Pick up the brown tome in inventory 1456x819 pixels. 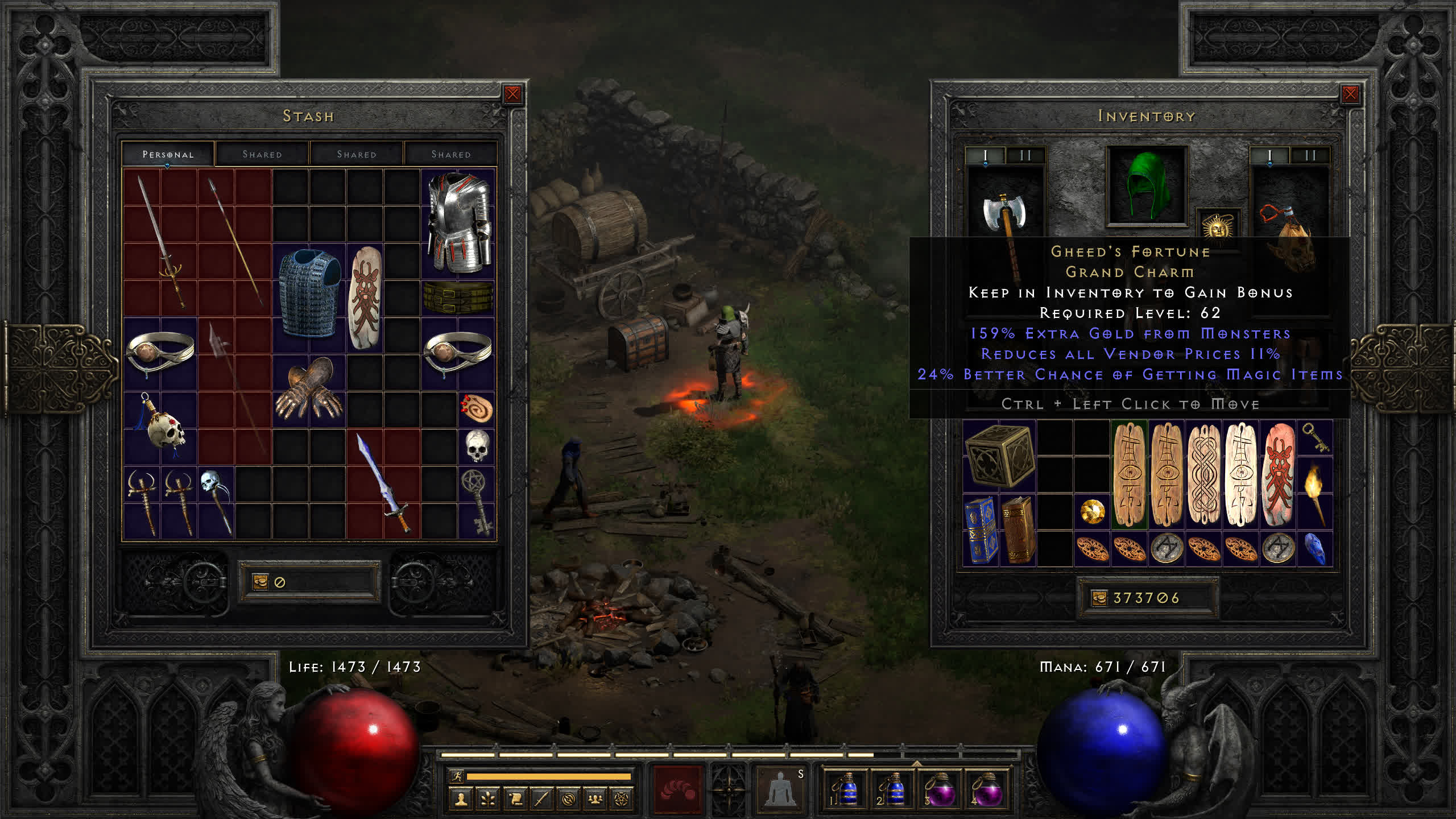tap(1018, 530)
